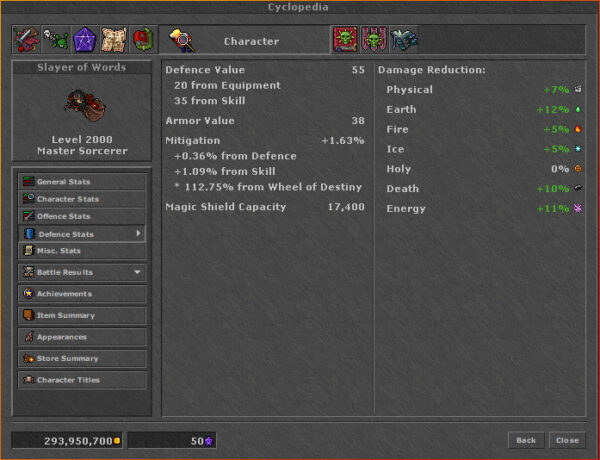This screenshot has width=600, height=460.
Task: Close the Cyclopedia window
Action: [x=567, y=440]
